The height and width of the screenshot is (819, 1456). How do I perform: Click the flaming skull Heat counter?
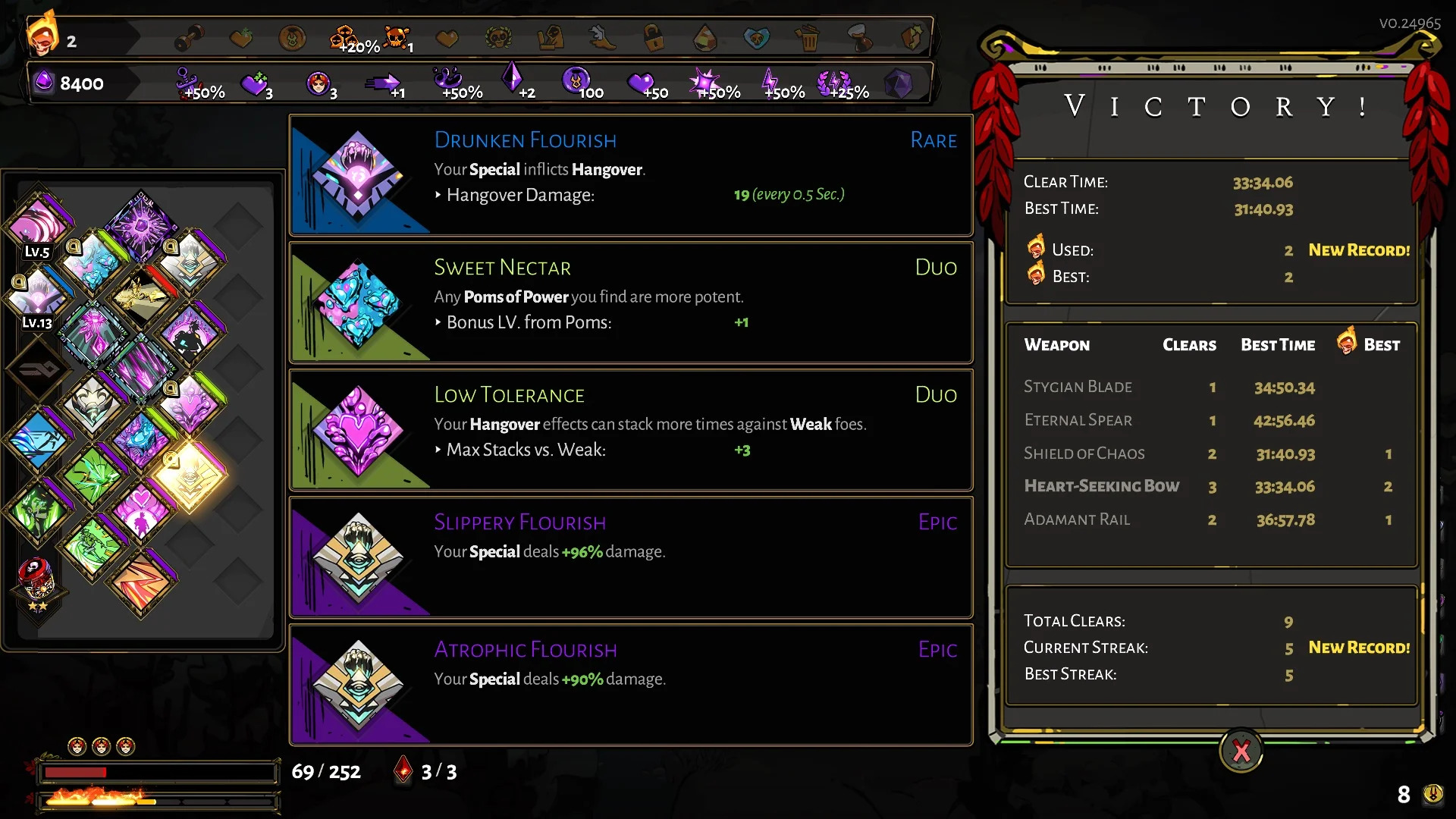(43, 34)
